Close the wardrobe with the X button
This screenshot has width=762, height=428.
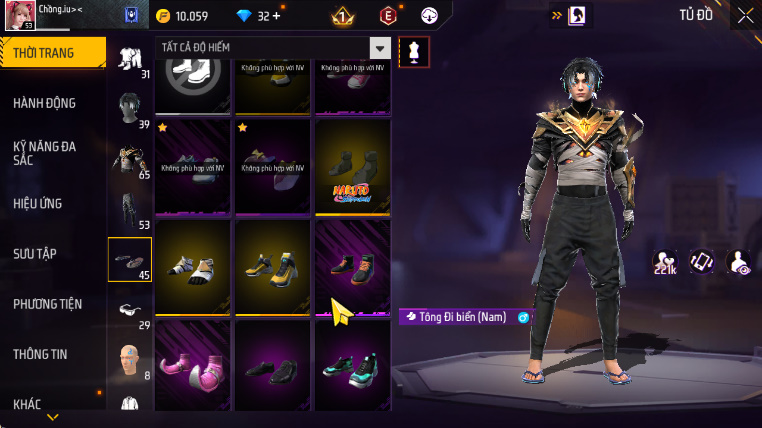tap(745, 15)
